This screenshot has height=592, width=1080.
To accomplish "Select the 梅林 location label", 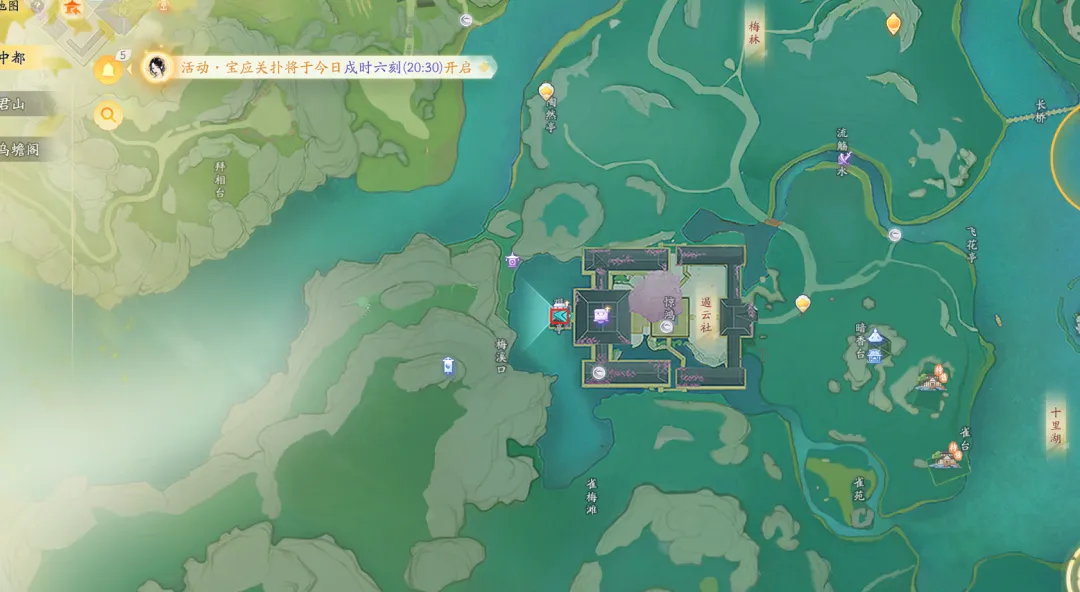I will click(755, 34).
